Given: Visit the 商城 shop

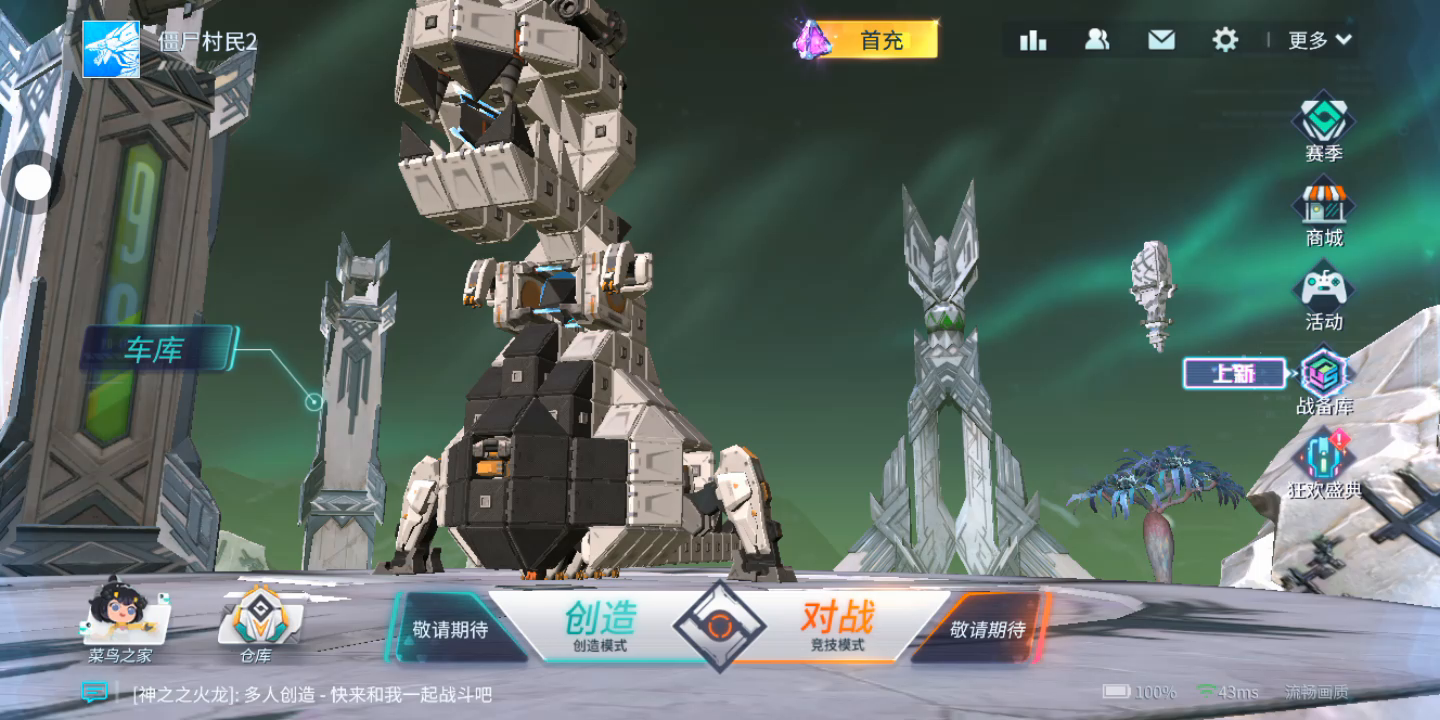Looking at the screenshot, I should [1323, 212].
